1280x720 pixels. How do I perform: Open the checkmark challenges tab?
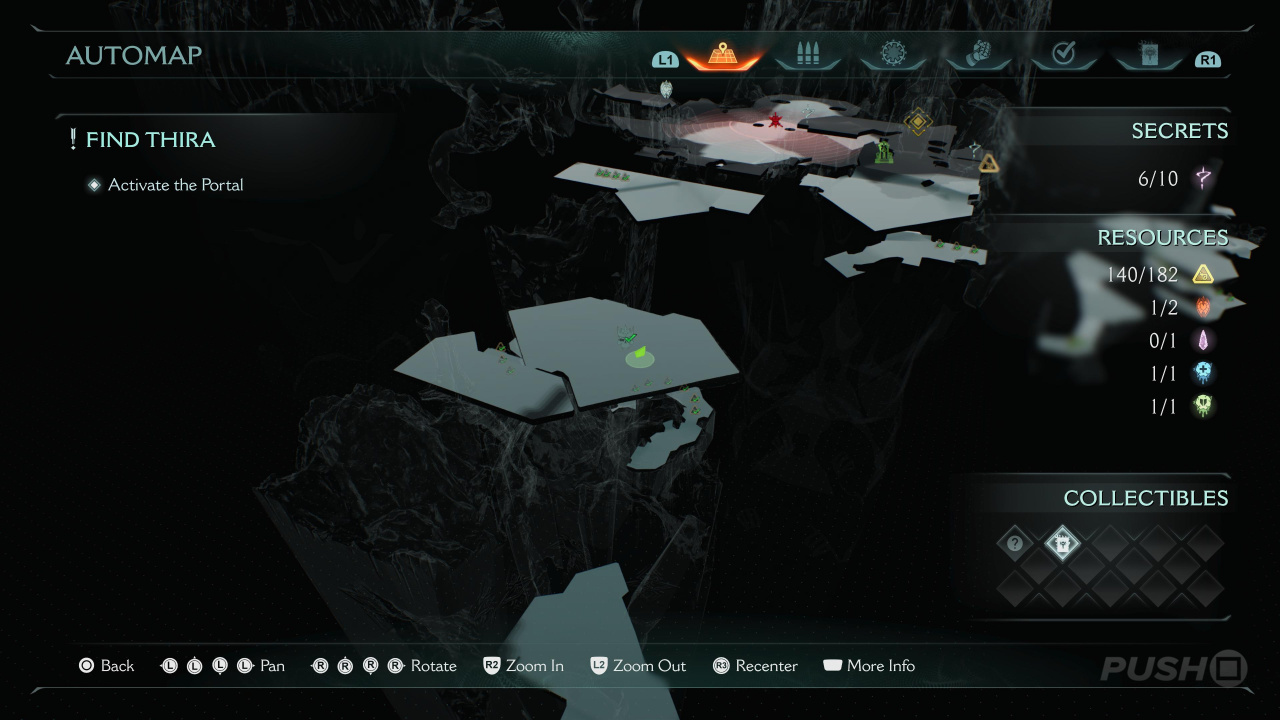(x=1063, y=55)
